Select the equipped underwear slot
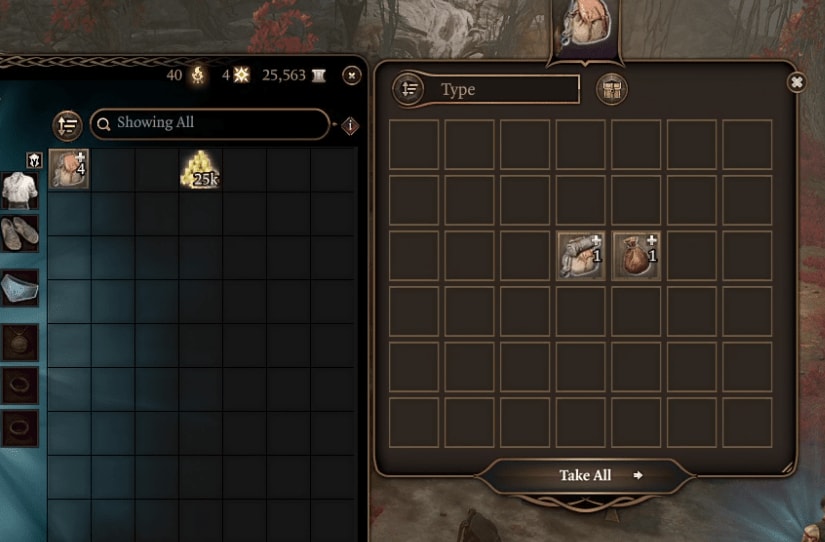 pyautogui.click(x=19, y=286)
